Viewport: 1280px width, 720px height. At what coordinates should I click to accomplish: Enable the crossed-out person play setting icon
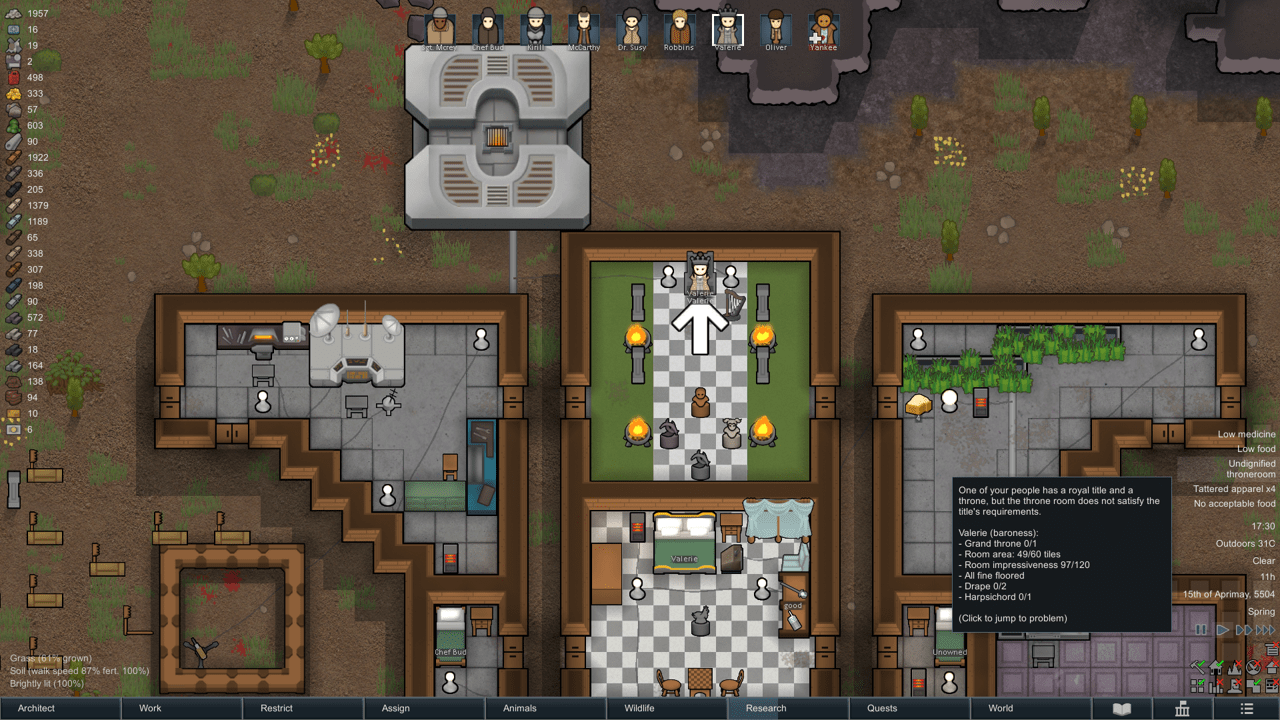1235,687
